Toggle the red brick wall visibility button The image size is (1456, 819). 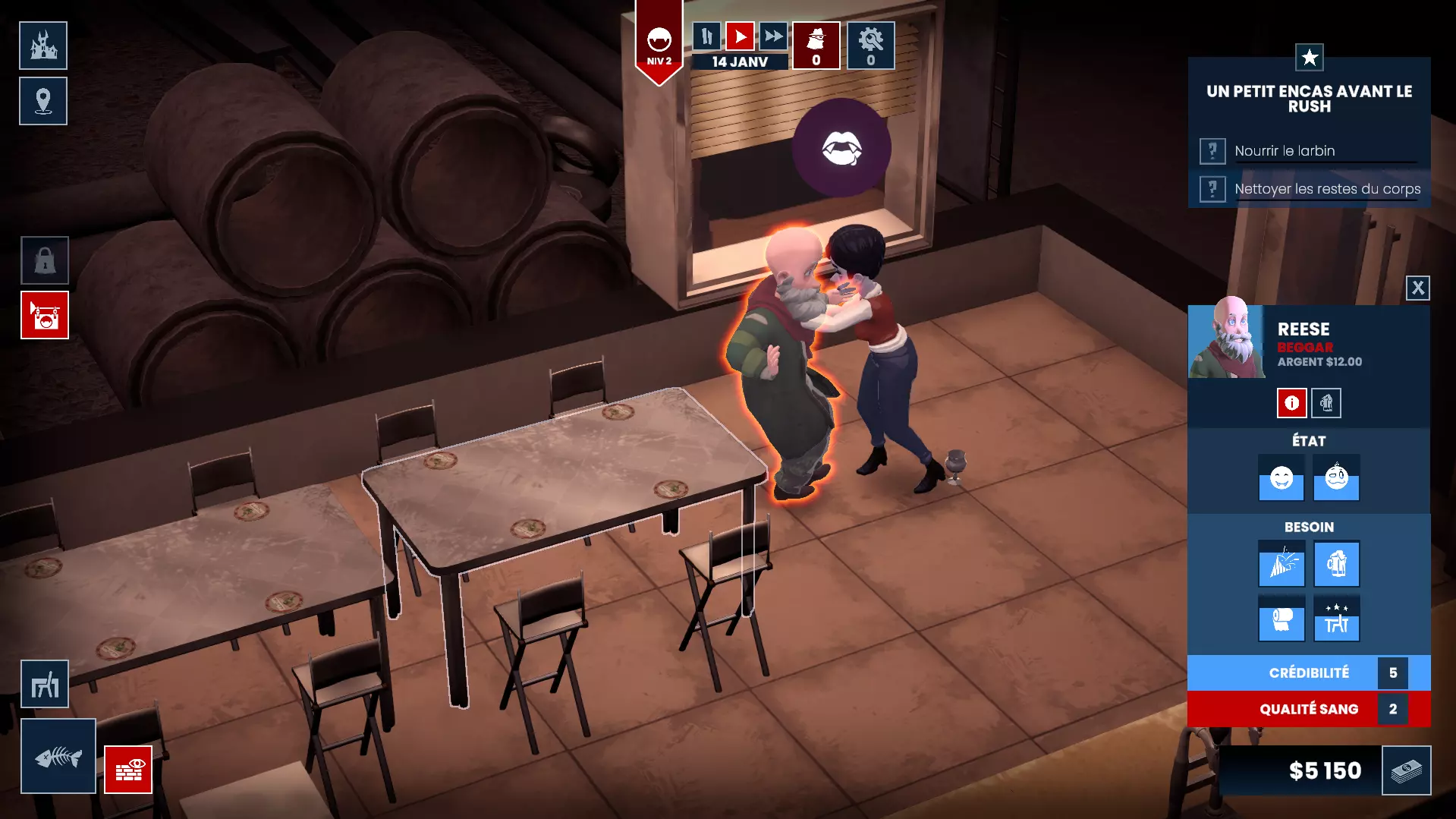[128, 770]
